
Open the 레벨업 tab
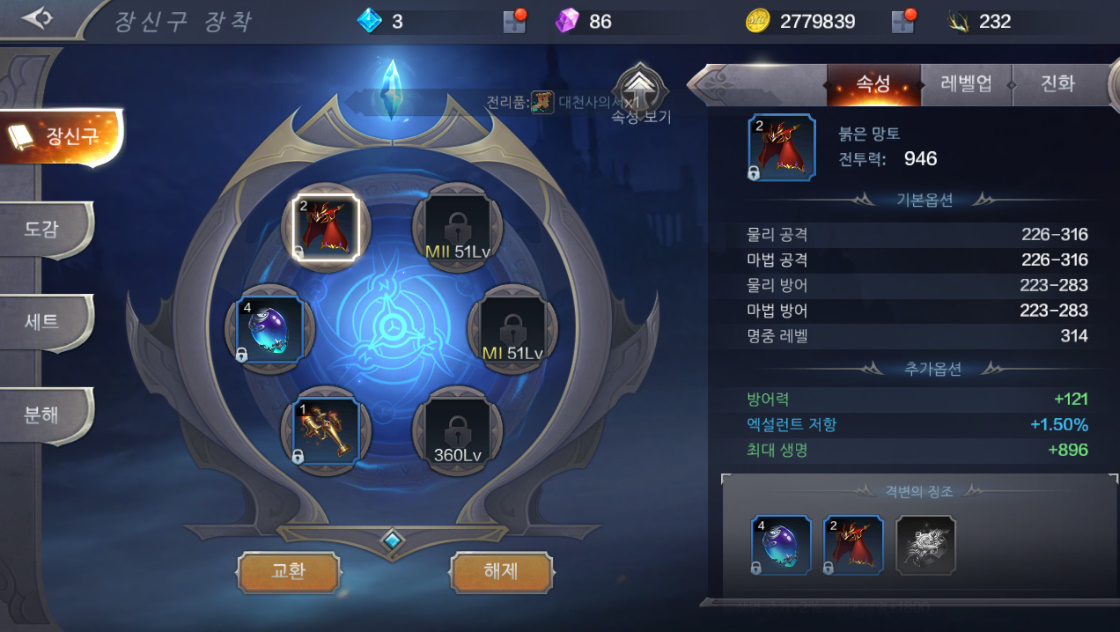(966, 84)
